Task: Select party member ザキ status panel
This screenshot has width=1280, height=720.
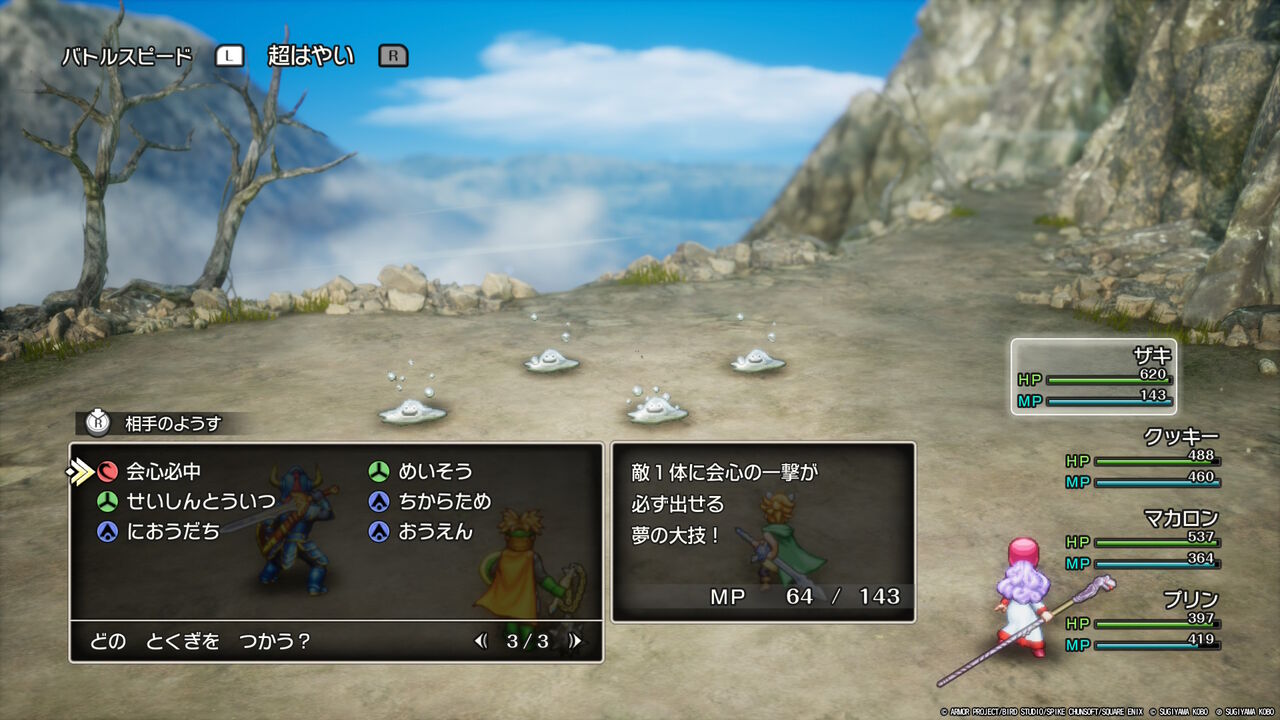Action: click(x=1093, y=376)
